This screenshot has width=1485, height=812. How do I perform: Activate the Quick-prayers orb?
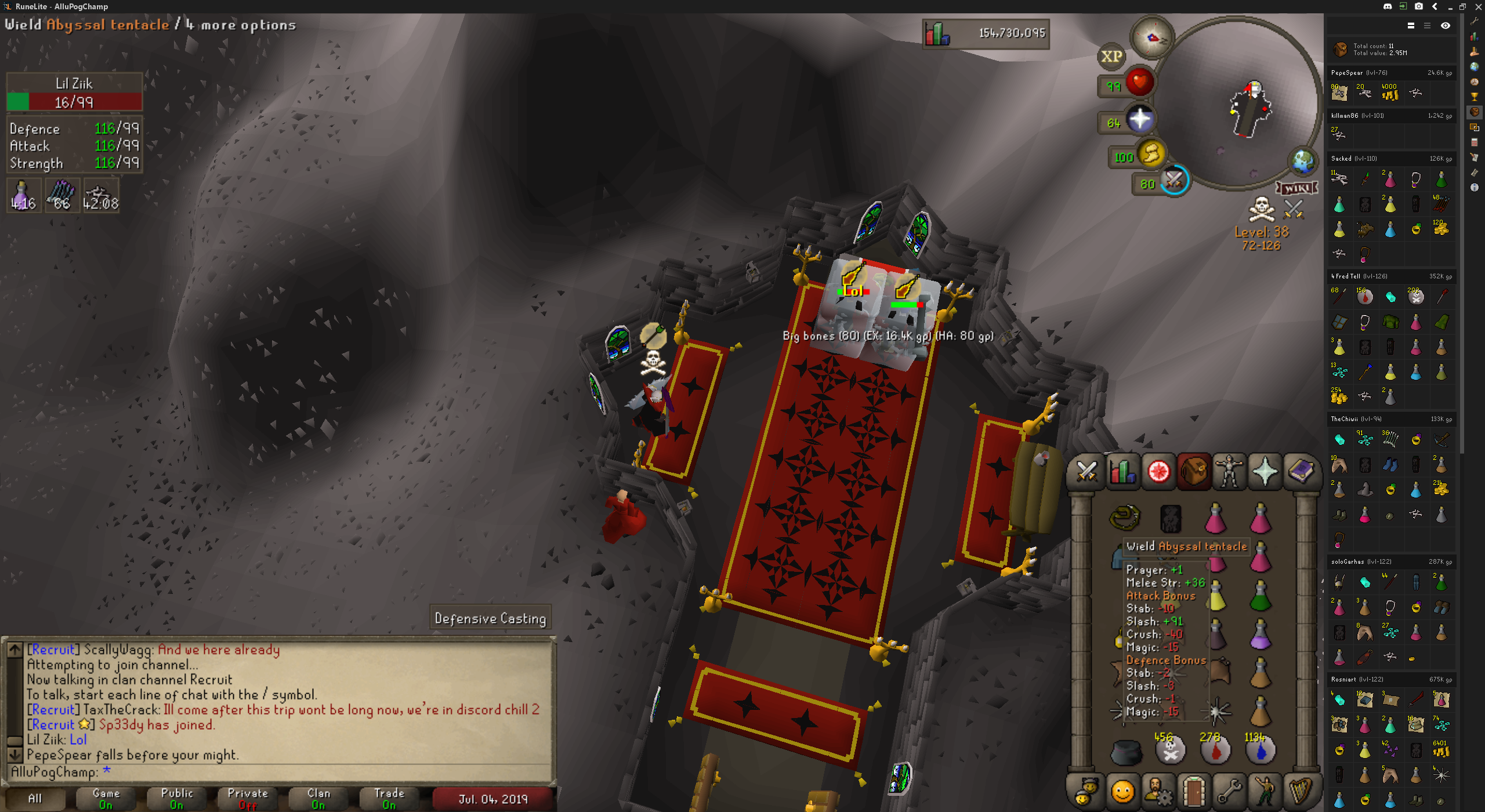(x=1139, y=120)
